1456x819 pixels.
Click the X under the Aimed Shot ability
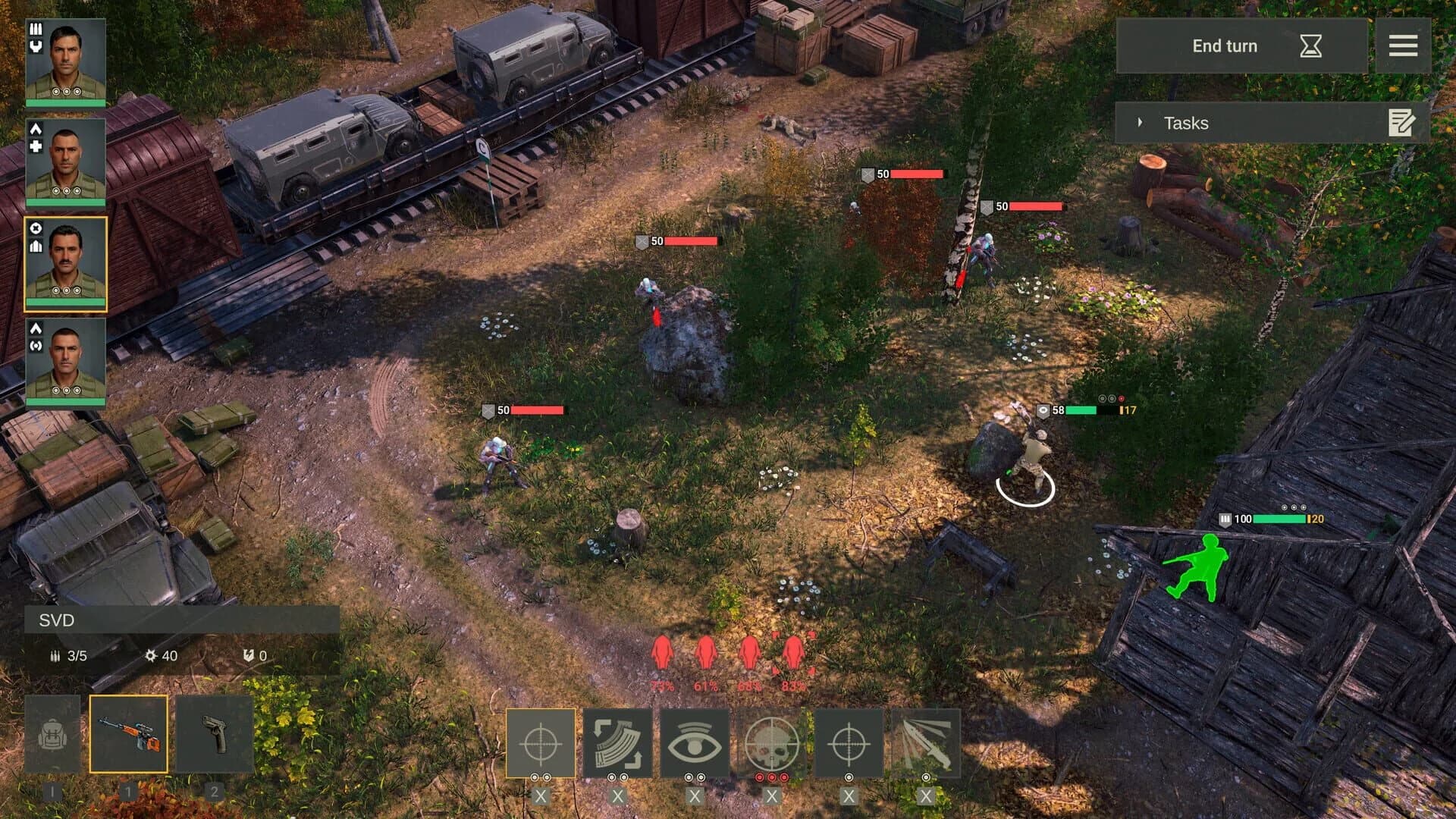pyautogui.click(x=541, y=797)
